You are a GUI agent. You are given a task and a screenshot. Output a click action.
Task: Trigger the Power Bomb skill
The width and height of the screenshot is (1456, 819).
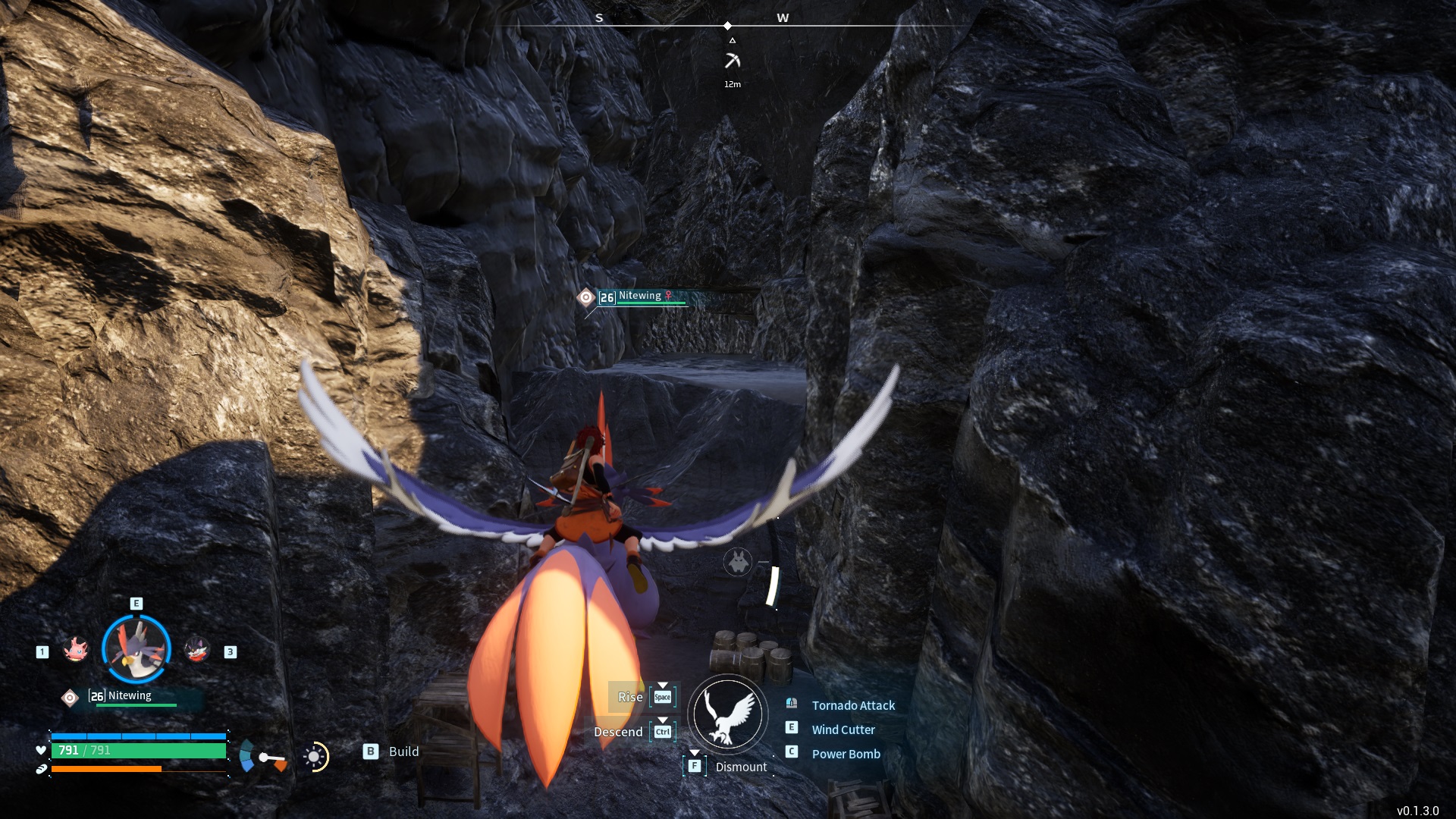(x=846, y=754)
